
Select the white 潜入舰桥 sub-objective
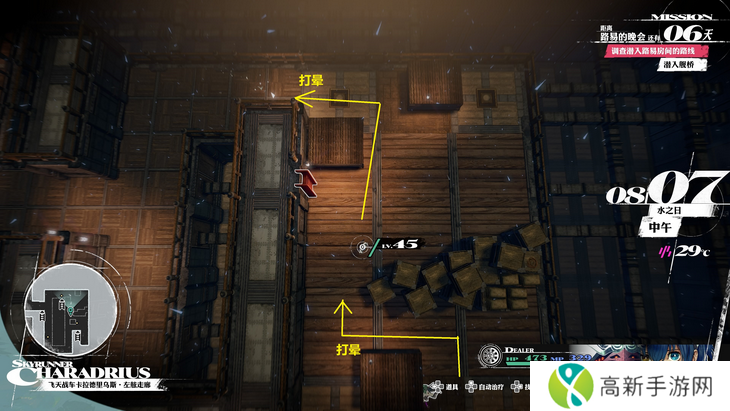tap(681, 65)
